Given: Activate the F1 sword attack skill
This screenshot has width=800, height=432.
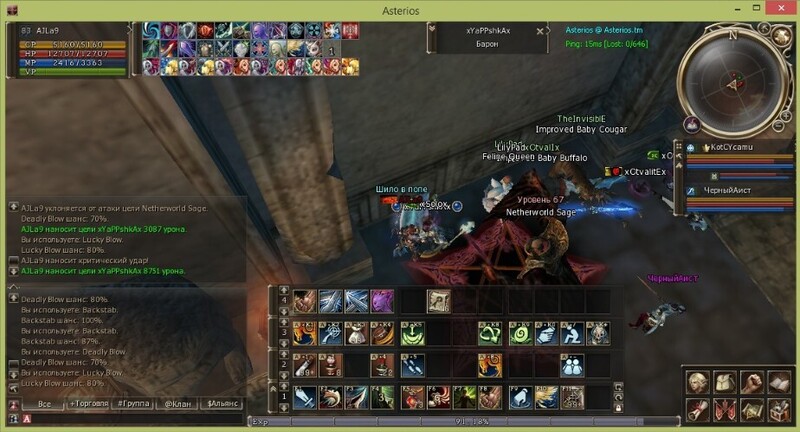Looking at the screenshot, I should click(304, 397).
